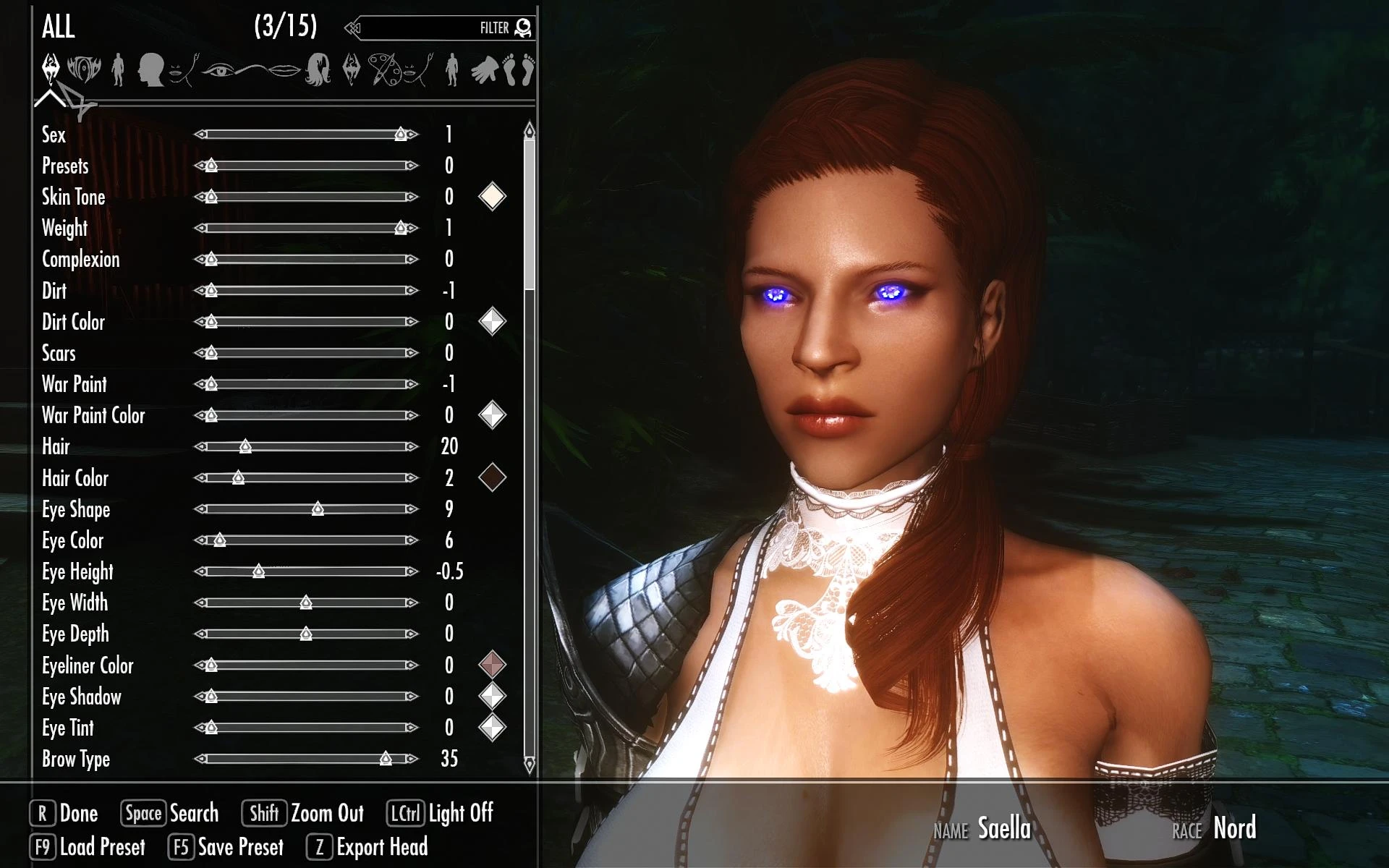Open the War Paint Color swatch
The image size is (1389, 868).
point(492,415)
